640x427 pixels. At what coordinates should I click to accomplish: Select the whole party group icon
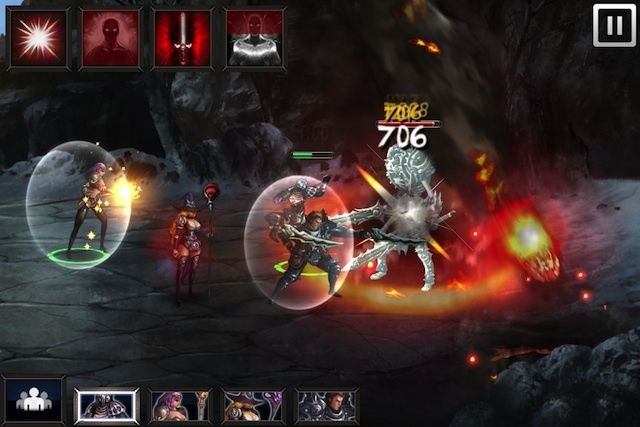pyautogui.click(x=33, y=400)
